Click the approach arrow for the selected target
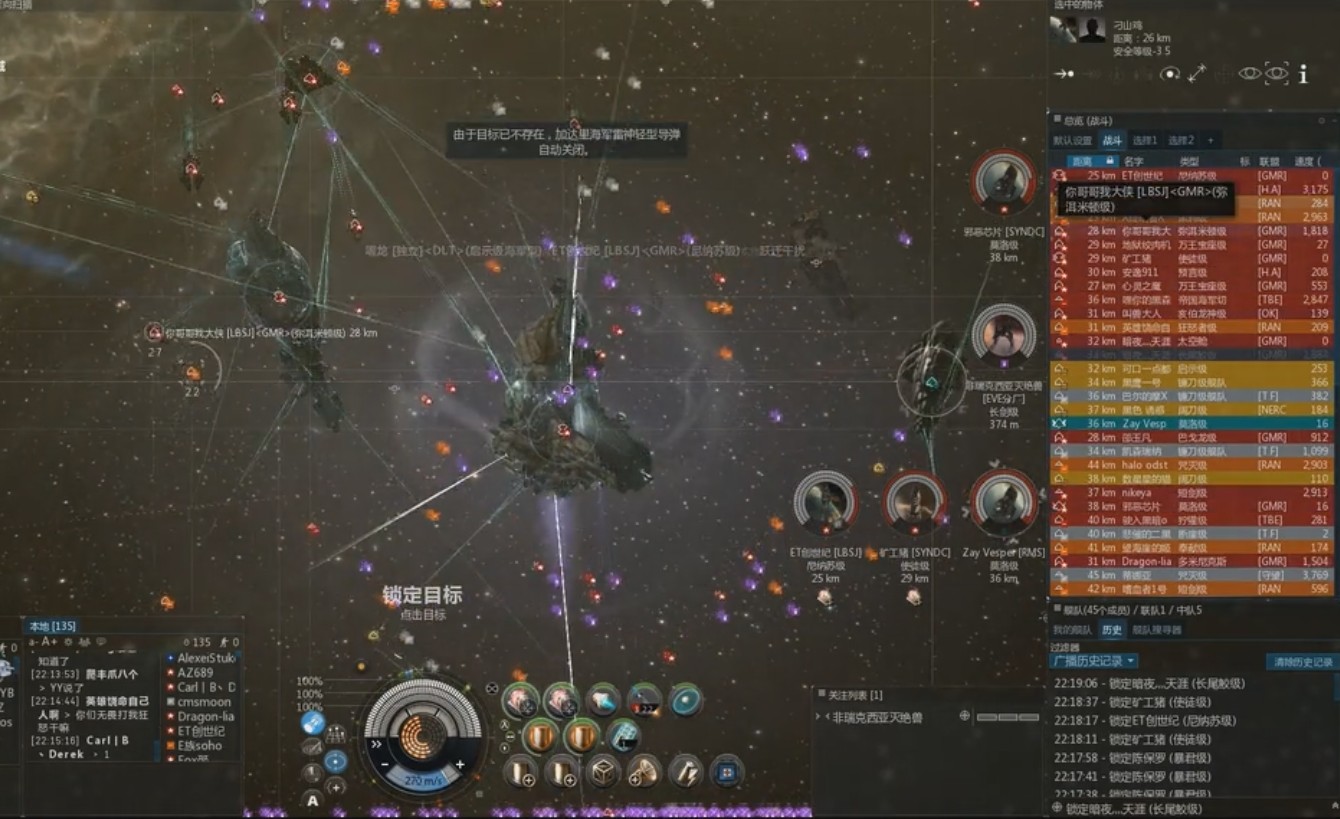Viewport: 1340px width, 819px height. click(1064, 74)
